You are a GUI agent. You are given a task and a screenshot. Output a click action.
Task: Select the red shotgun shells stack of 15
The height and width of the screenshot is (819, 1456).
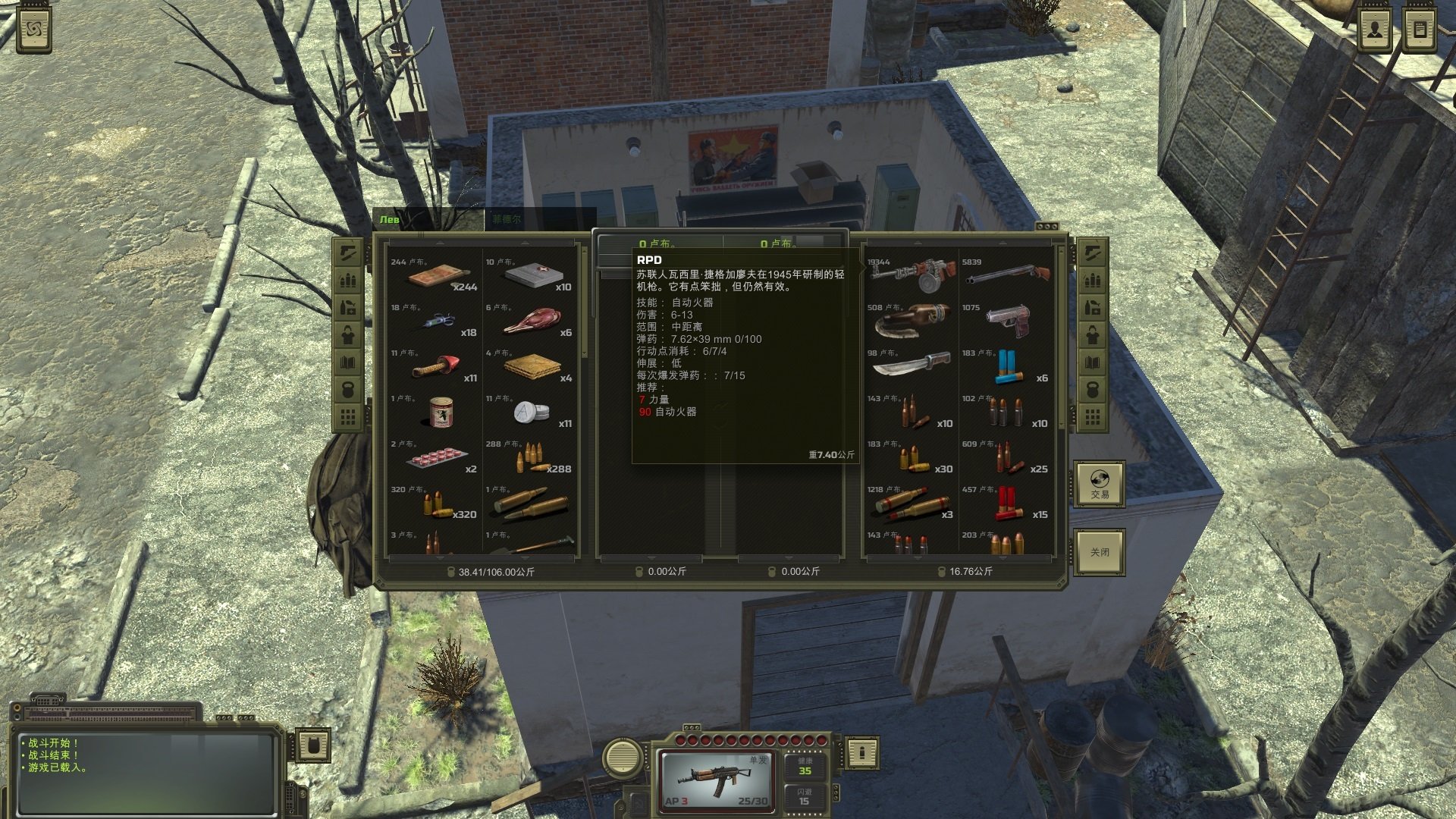click(1007, 503)
